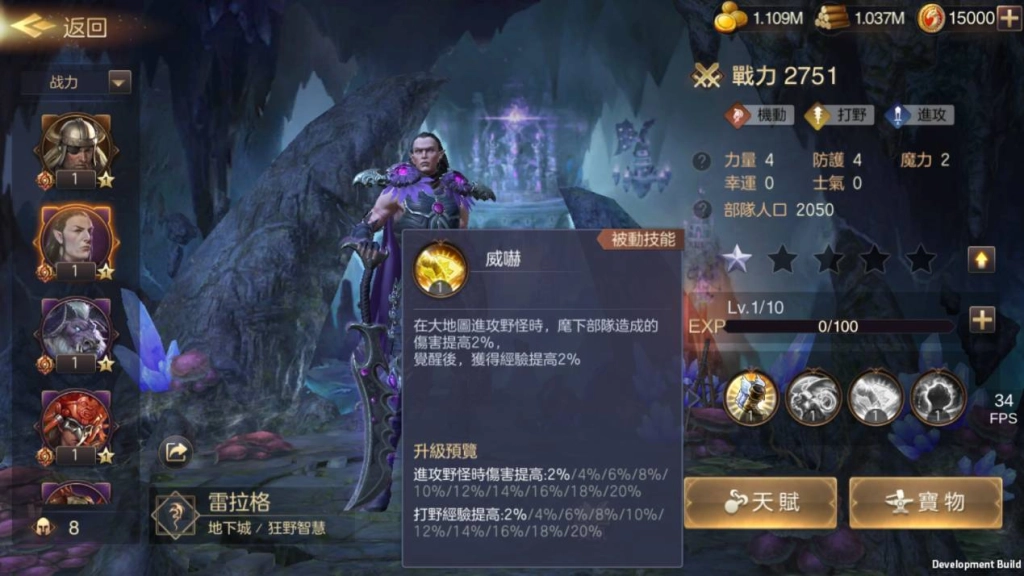Click the 威嚇 skill icon in tooltip

pyautogui.click(x=440, y=267)
